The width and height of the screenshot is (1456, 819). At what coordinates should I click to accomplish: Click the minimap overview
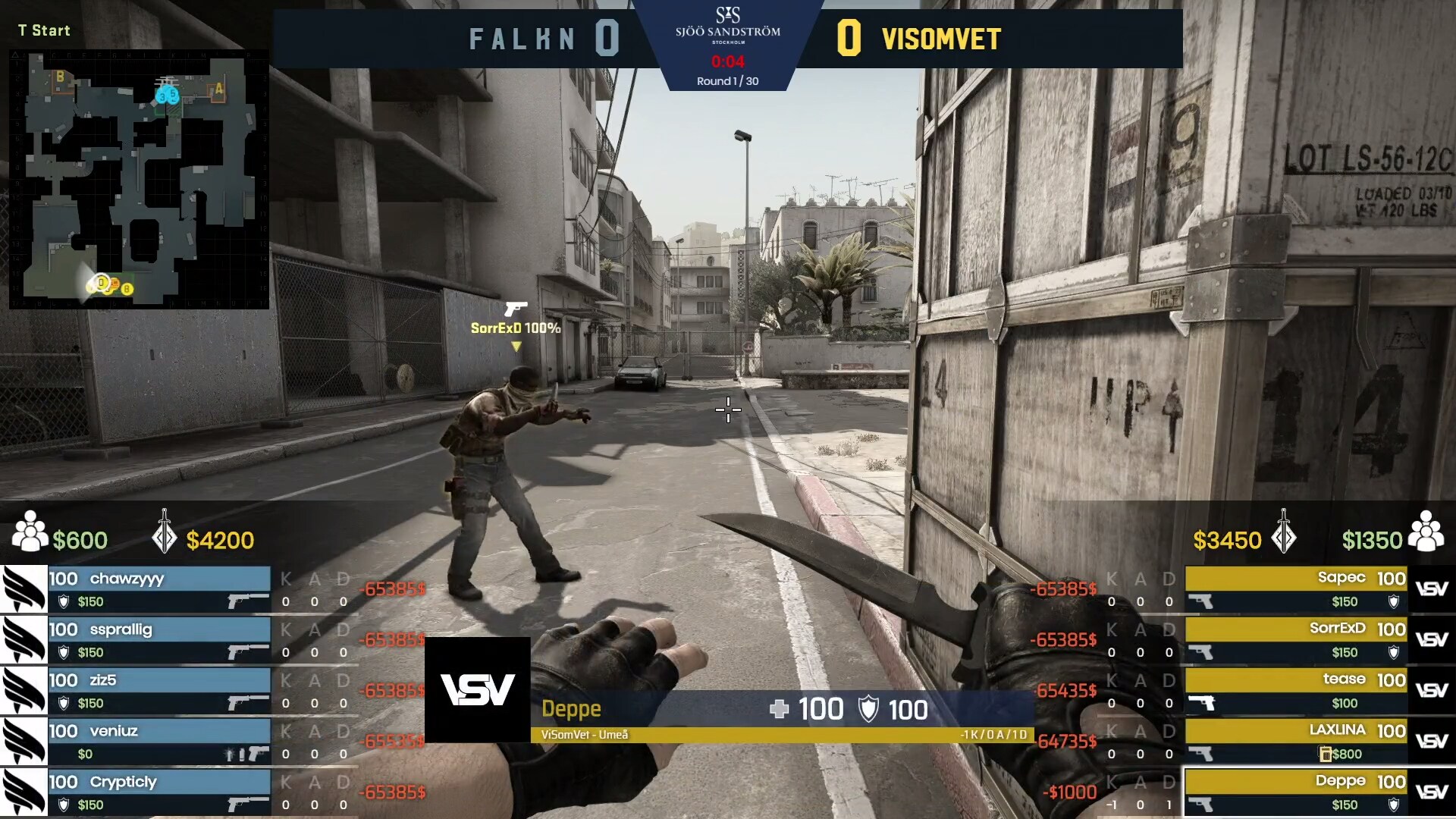(139, 179)
